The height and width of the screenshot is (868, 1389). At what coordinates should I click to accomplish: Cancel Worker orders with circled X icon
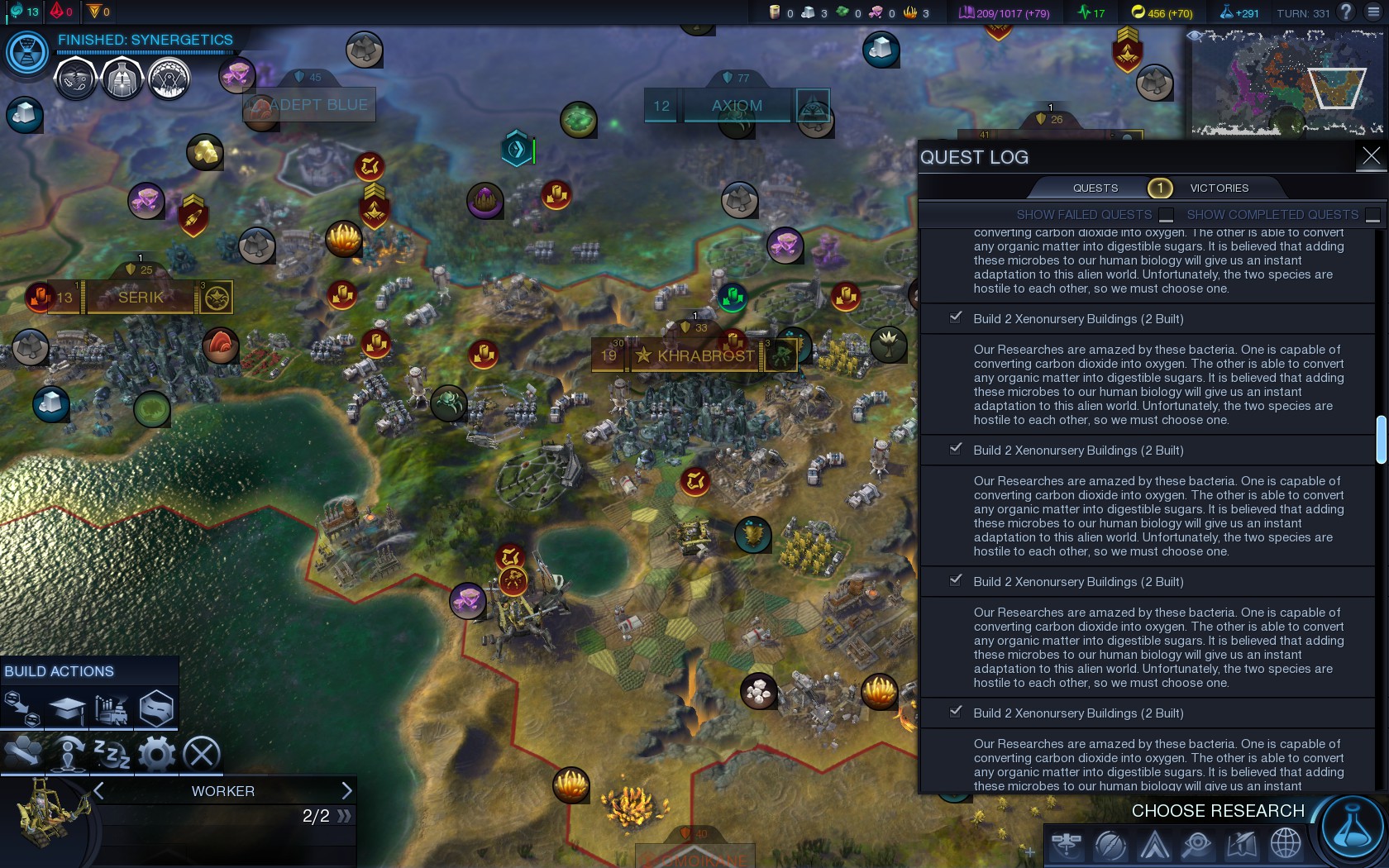[201, 752]
